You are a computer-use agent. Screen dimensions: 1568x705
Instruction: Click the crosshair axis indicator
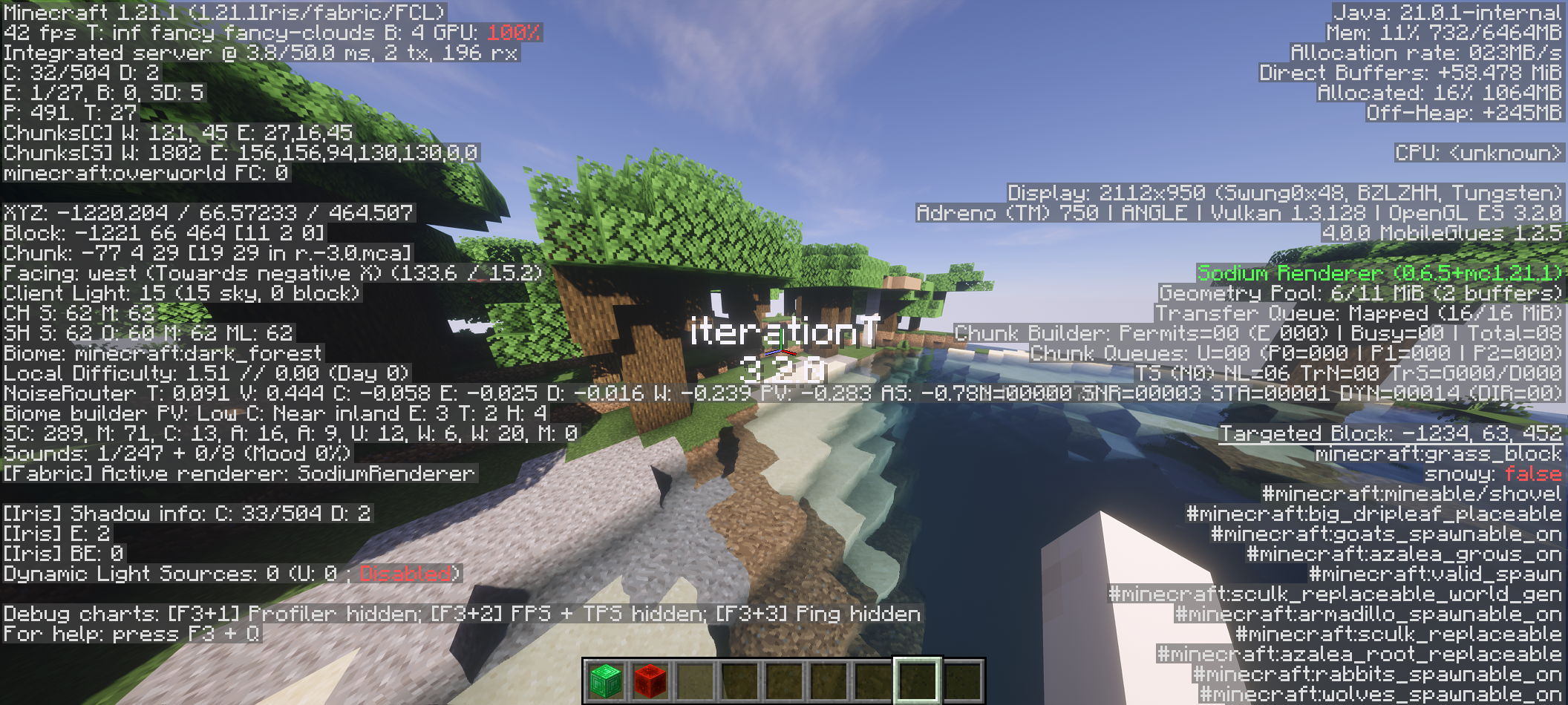click(x=781, y=341)
